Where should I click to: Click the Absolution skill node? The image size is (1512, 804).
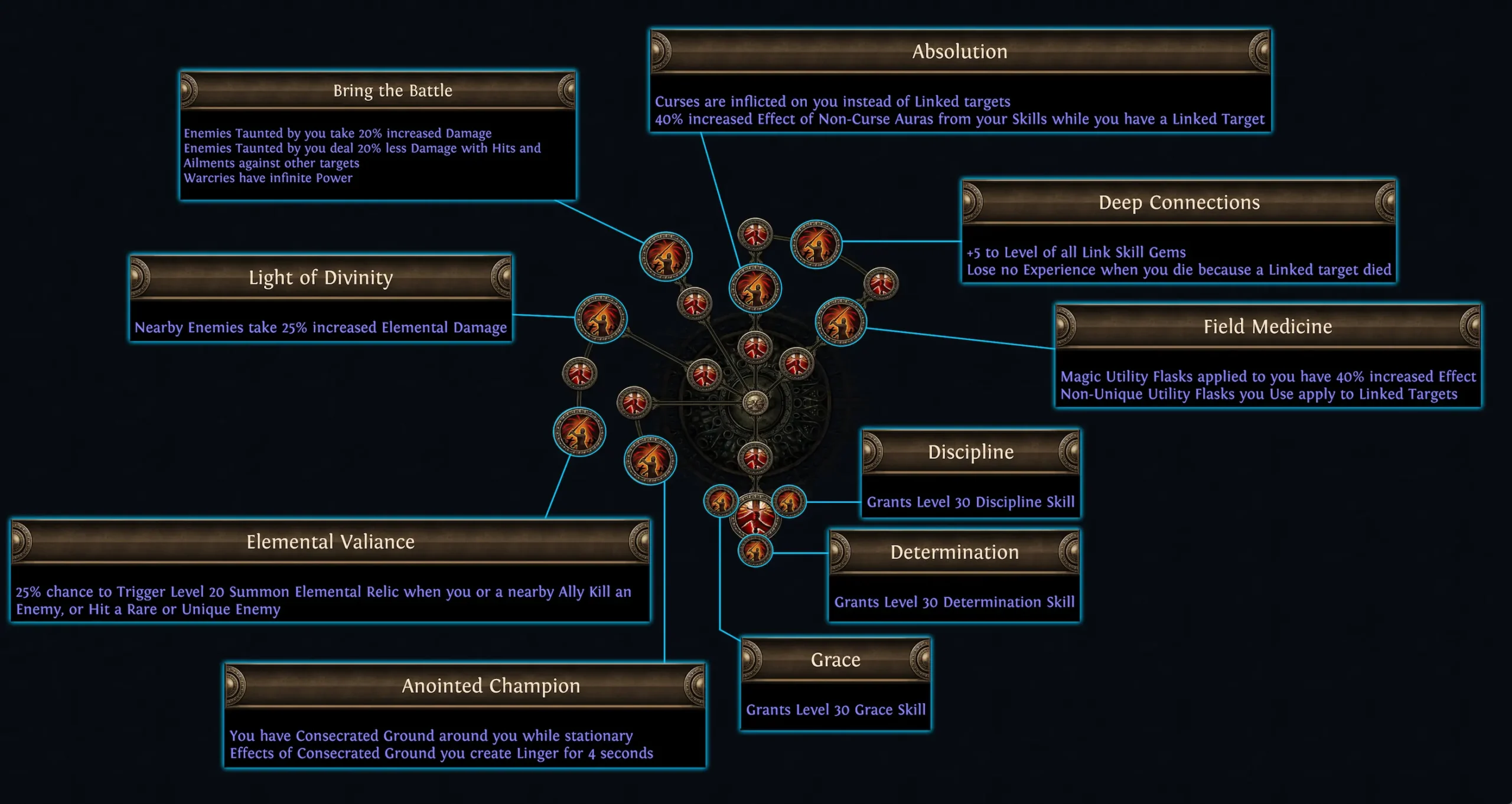pos(755,289)
